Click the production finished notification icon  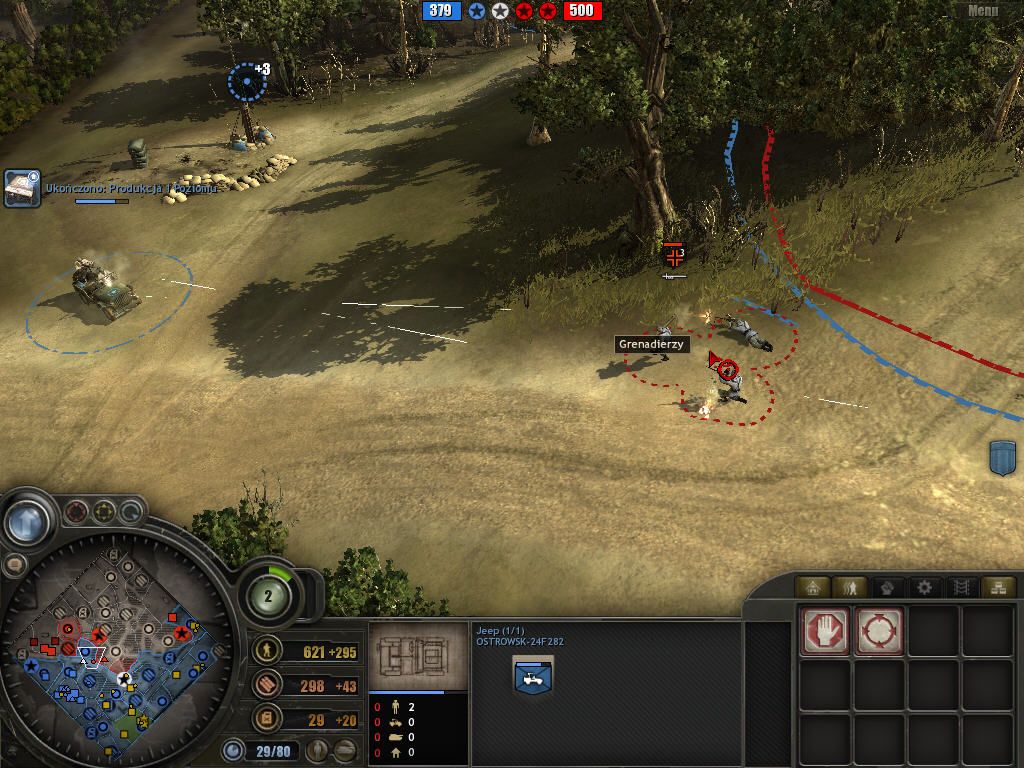tap(22, 188)
